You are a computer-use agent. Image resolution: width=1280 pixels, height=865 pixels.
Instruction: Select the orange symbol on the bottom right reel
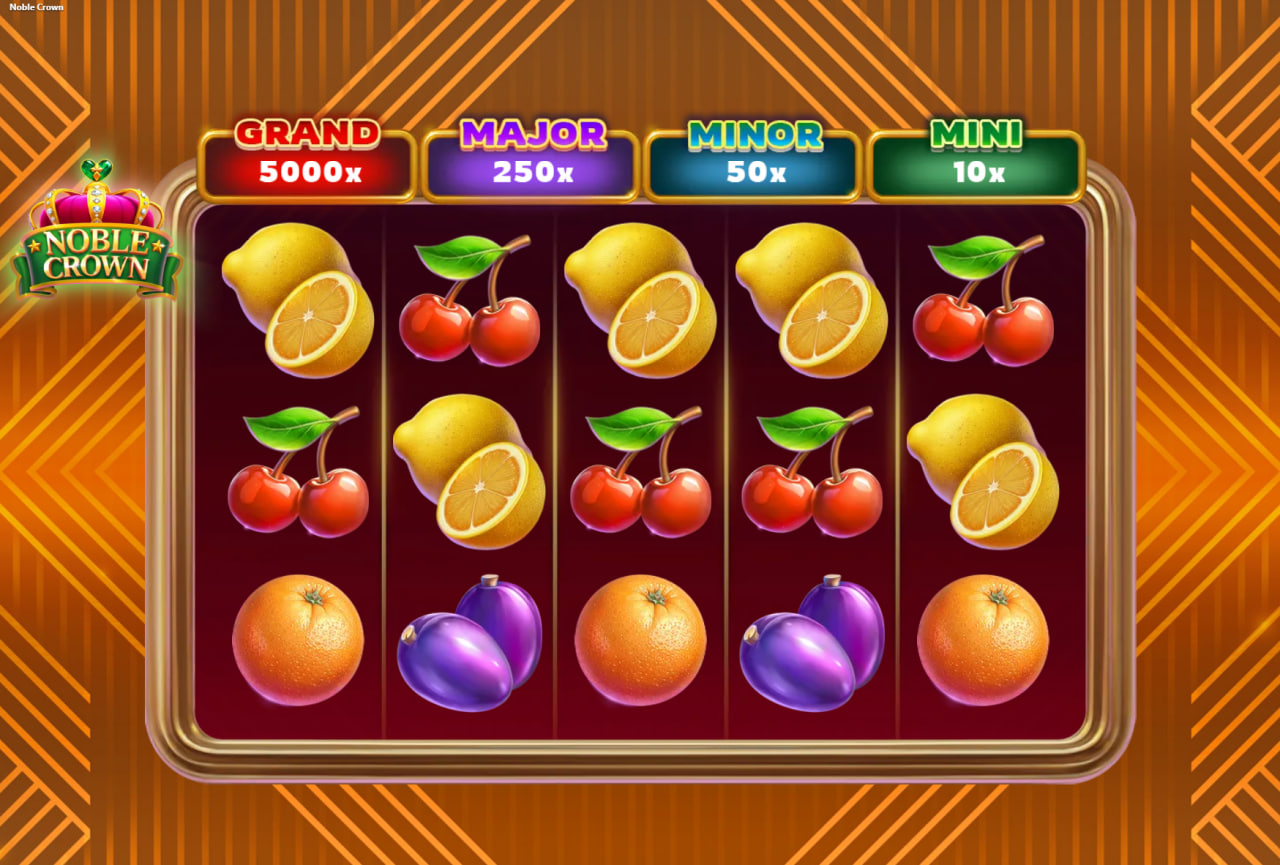pos(980,640)
